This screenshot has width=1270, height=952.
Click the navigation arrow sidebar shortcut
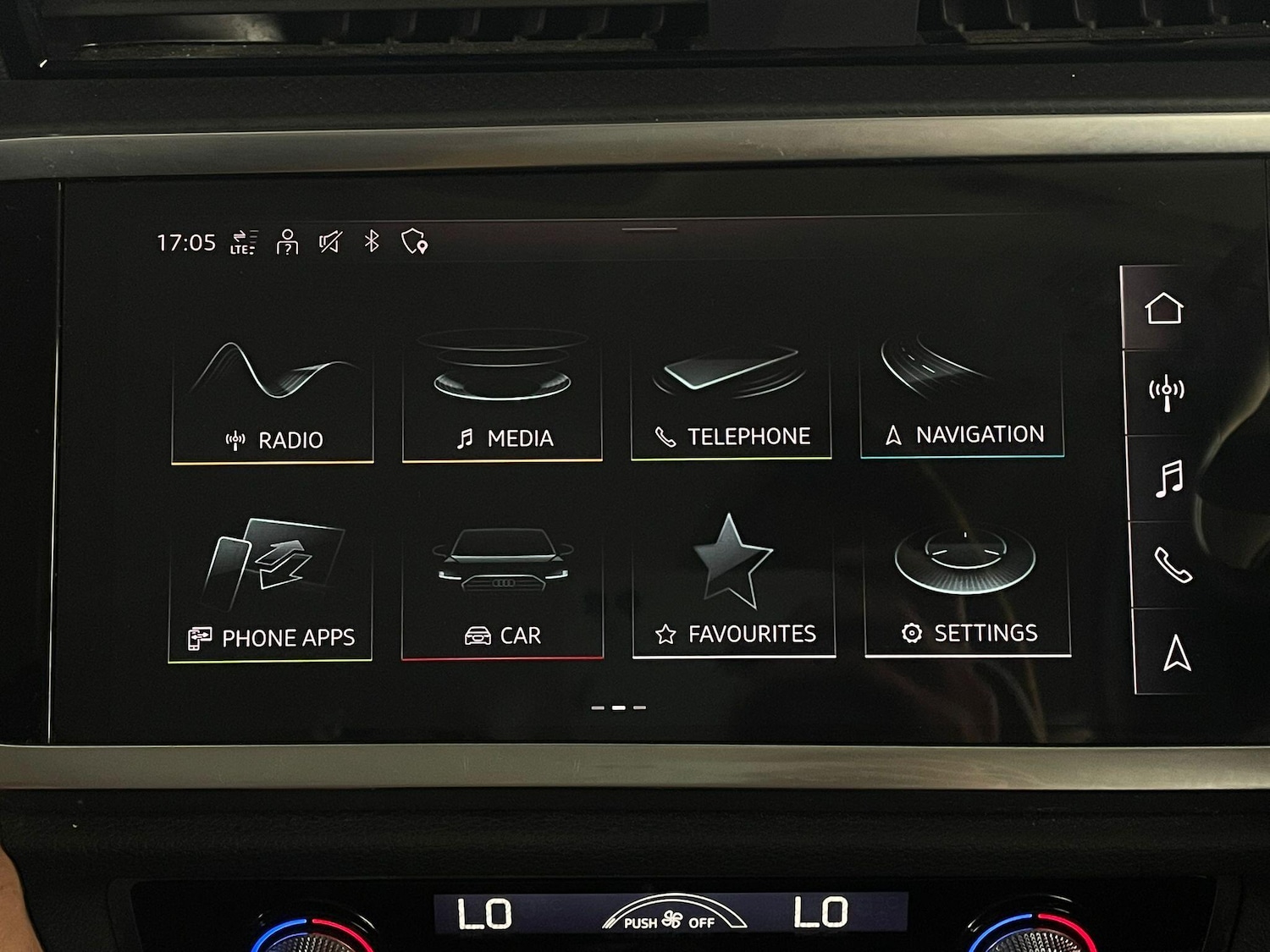click(1177, 652)
